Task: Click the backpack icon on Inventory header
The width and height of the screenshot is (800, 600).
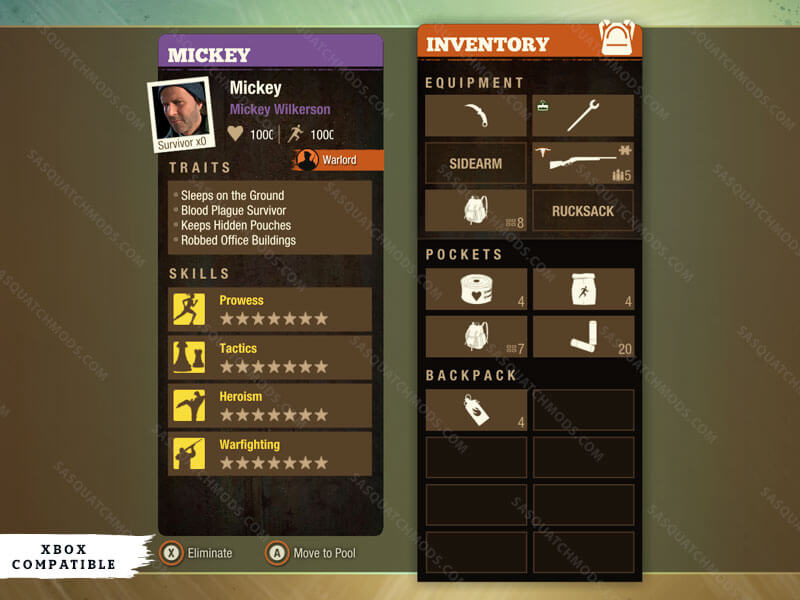Action: (617, 38)
